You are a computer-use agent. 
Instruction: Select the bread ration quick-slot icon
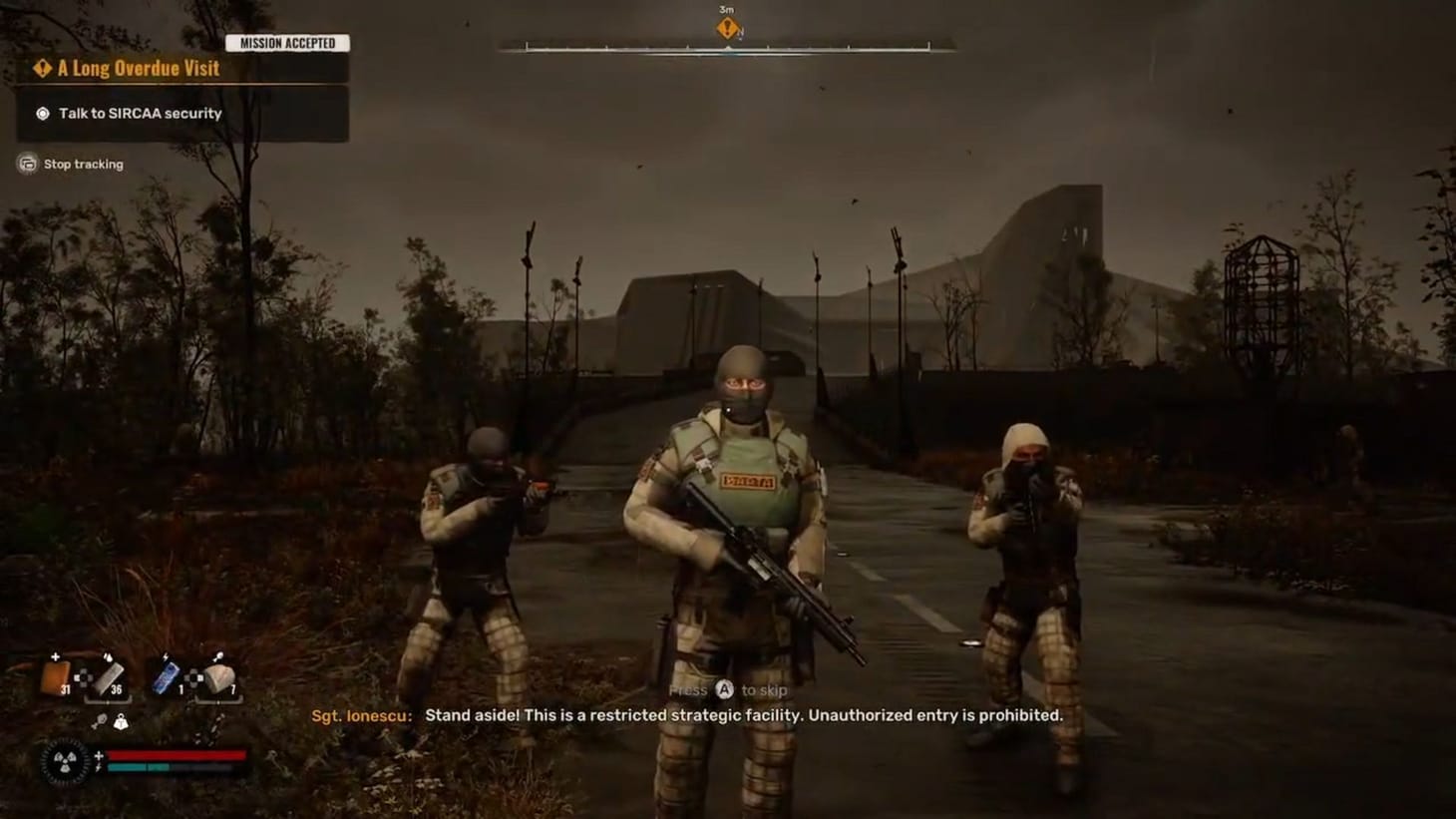pyautogui.click(x=220, y=678)
